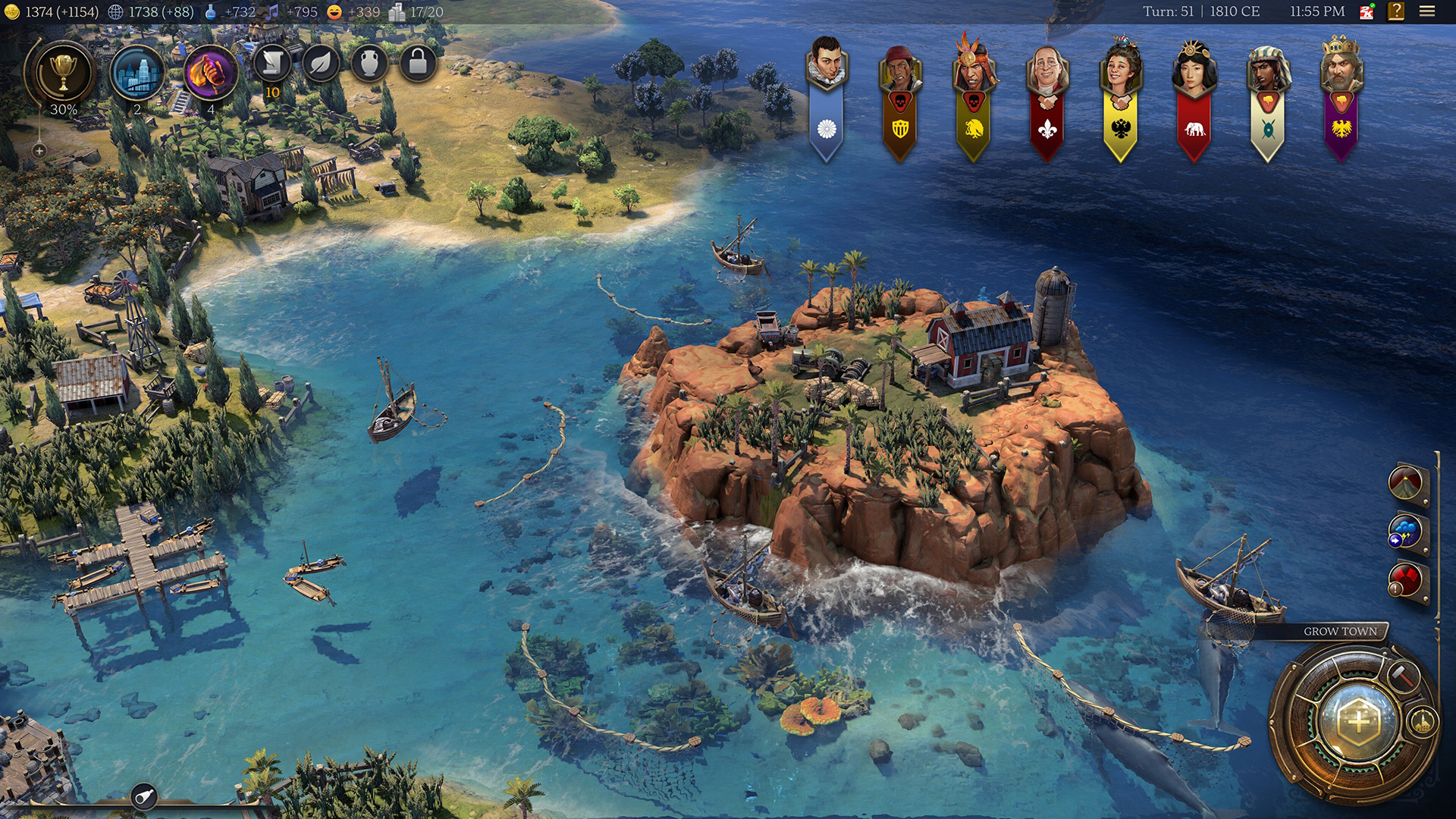View the volcano eruption notification
This screenshot has height=819, width=1456.
click(x=1406, y=484)
